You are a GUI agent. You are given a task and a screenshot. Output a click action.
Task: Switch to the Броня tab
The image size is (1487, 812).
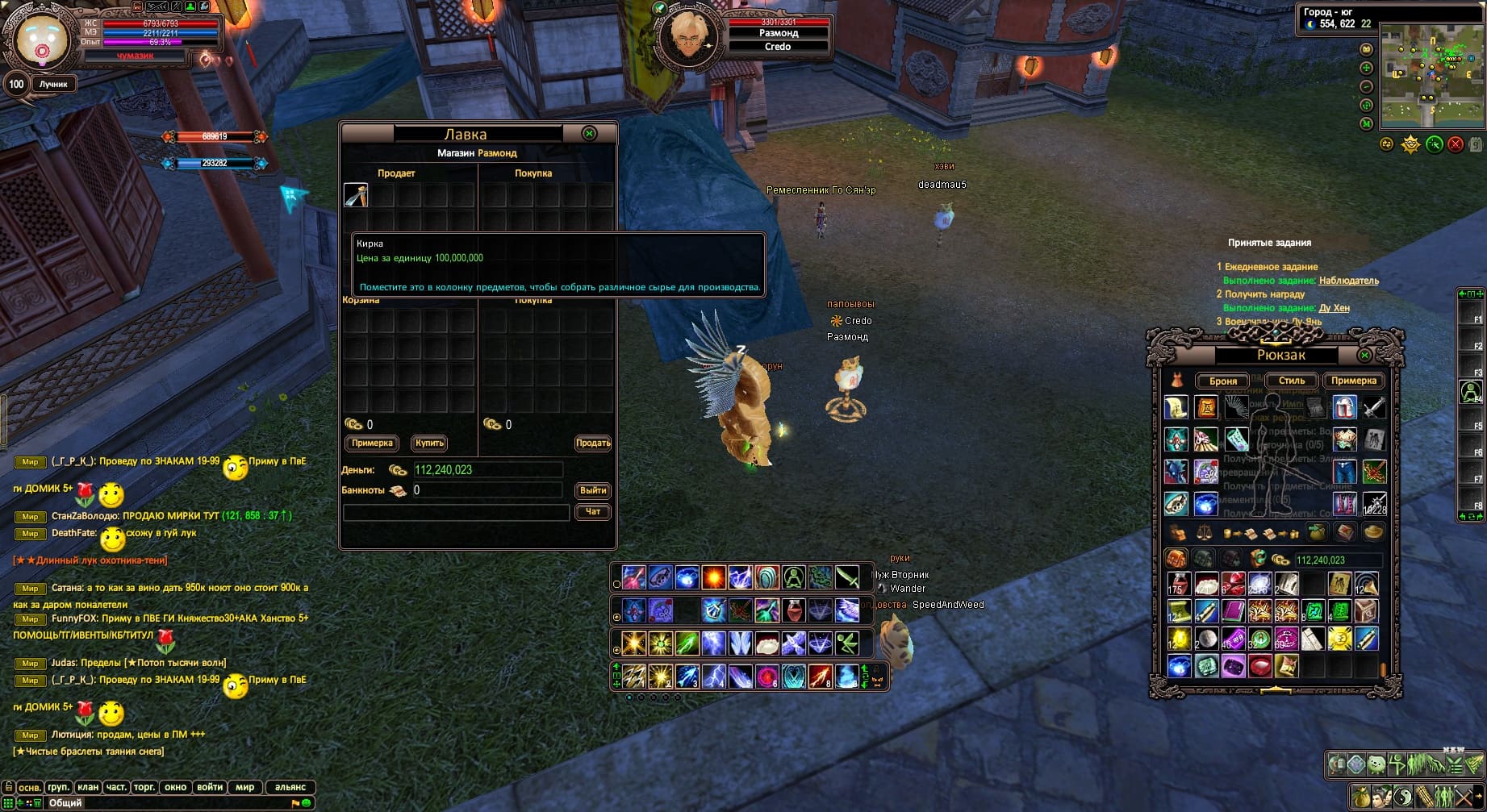pyautogui.click(x=1223, y=381)
